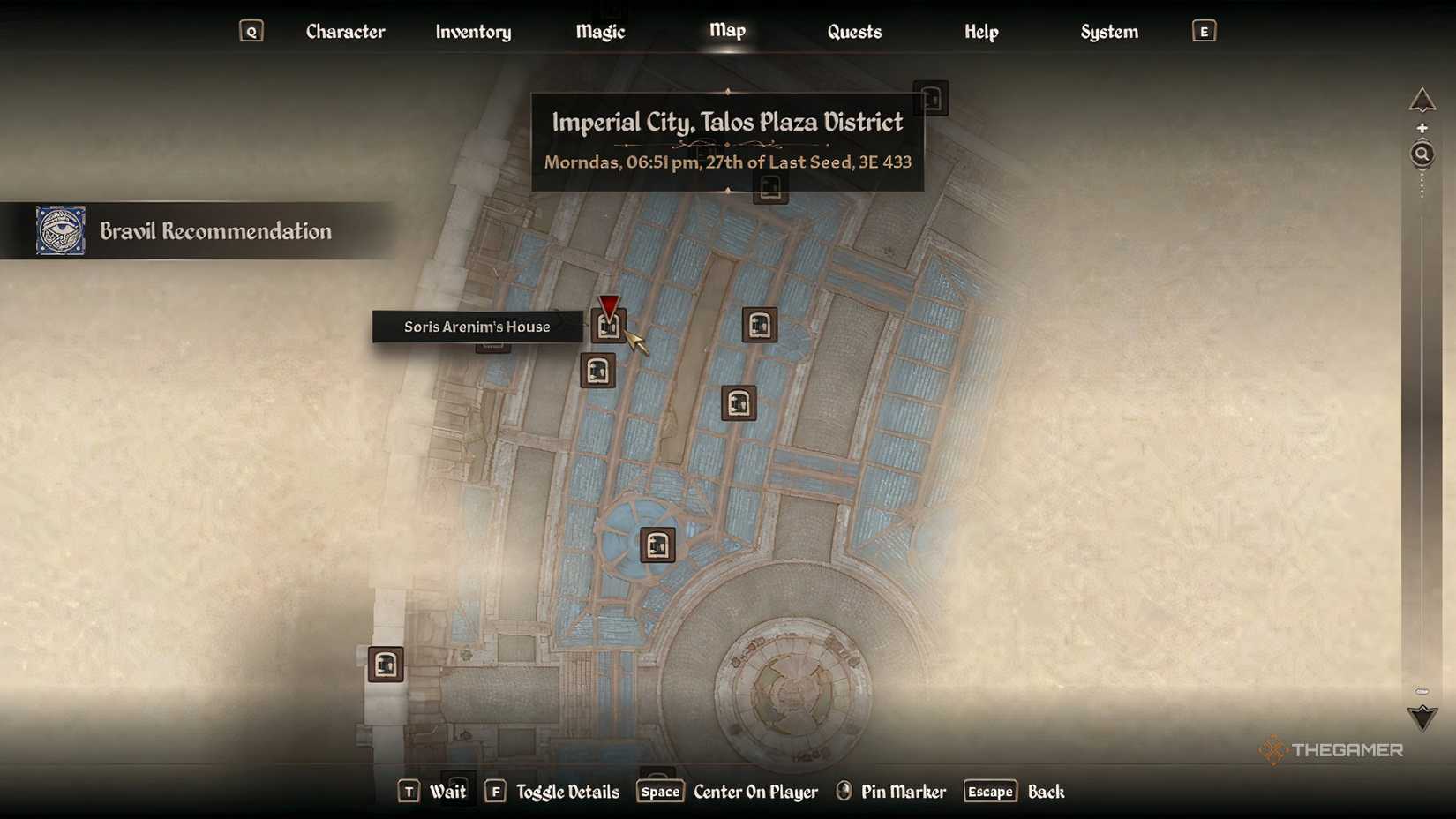Toggle Details with the F key option

click(553, 792)
